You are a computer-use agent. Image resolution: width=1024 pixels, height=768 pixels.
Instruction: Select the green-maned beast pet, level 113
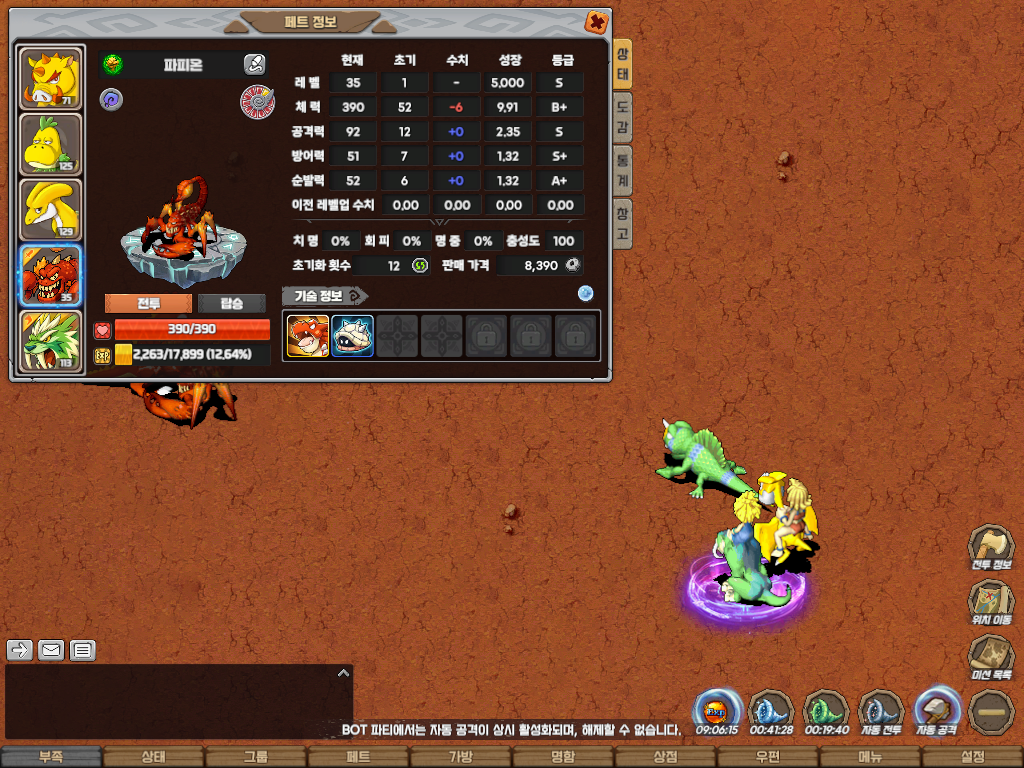tap(51, 342)
